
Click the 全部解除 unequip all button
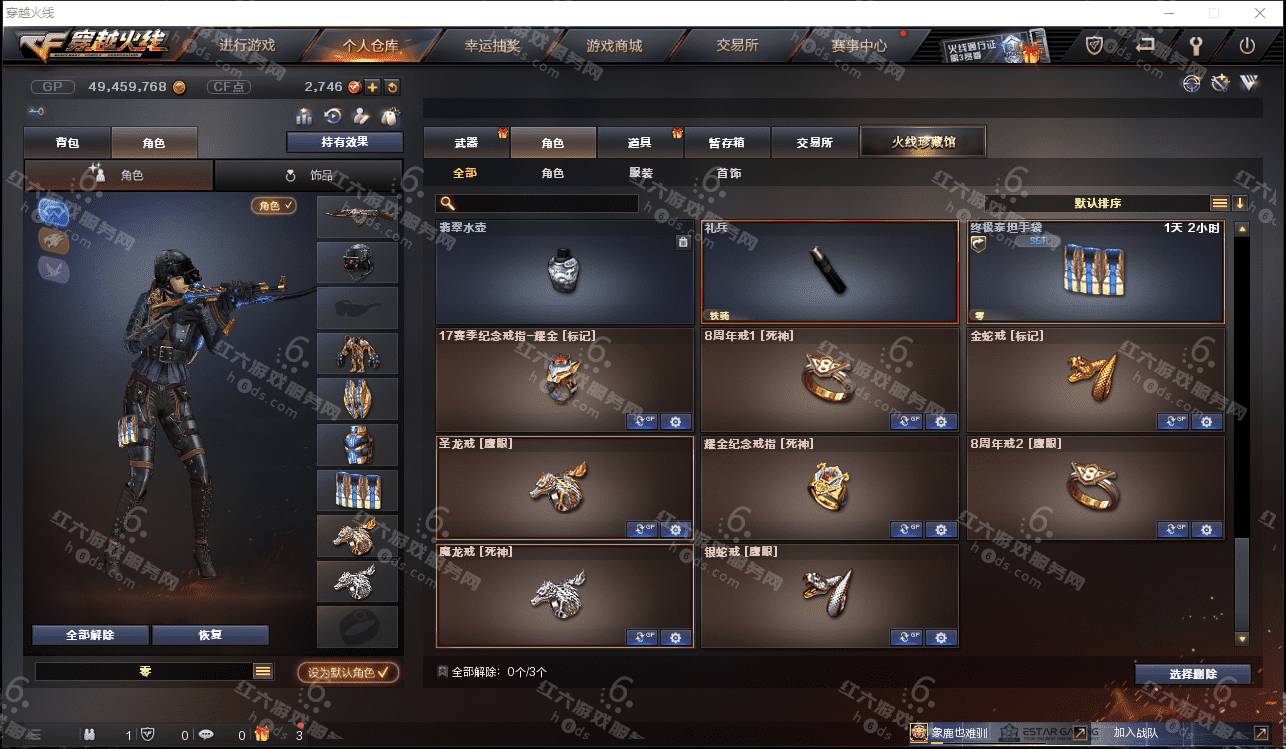[90, 635]
